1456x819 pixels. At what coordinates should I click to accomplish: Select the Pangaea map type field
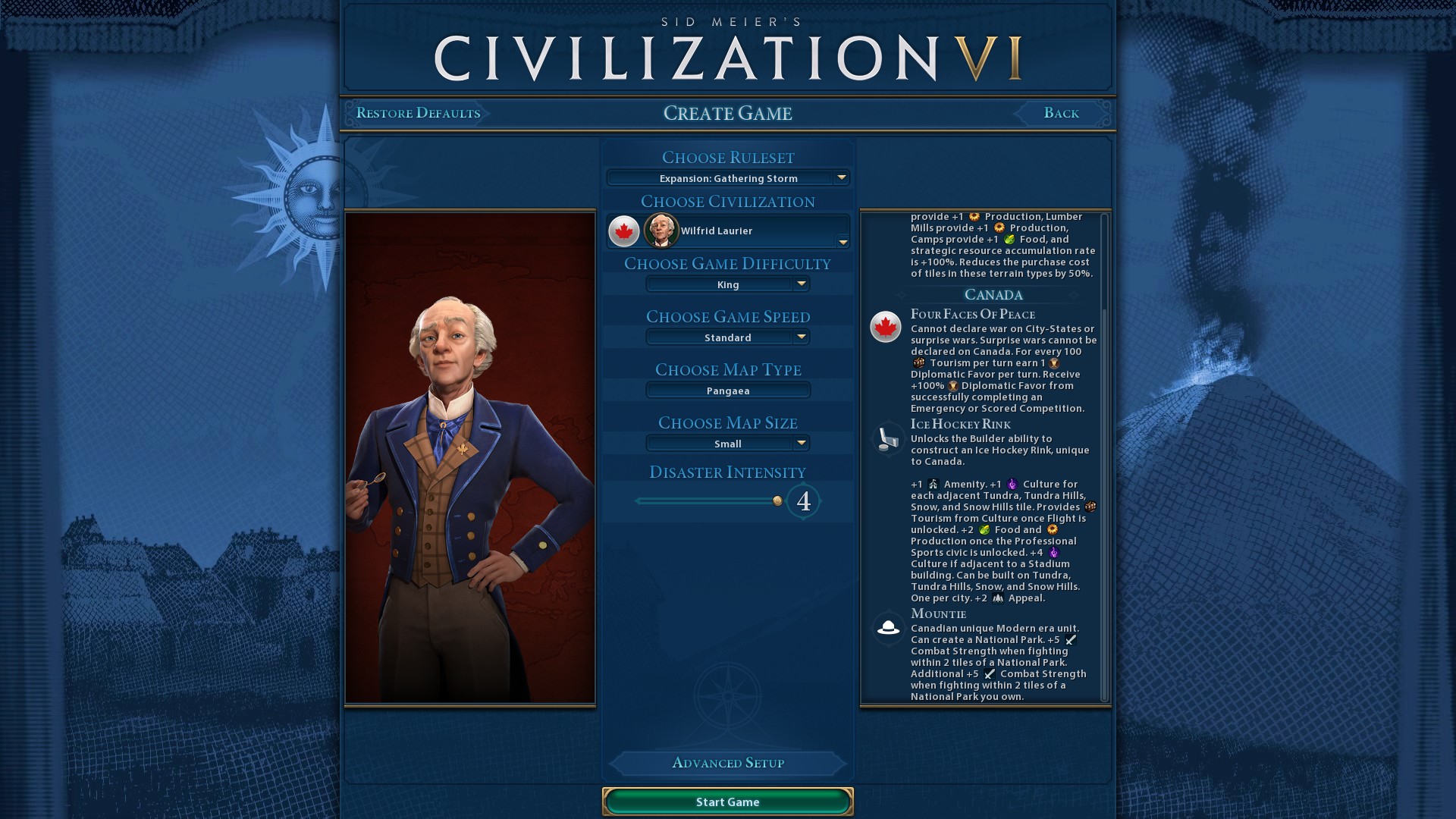coord(727,391)
